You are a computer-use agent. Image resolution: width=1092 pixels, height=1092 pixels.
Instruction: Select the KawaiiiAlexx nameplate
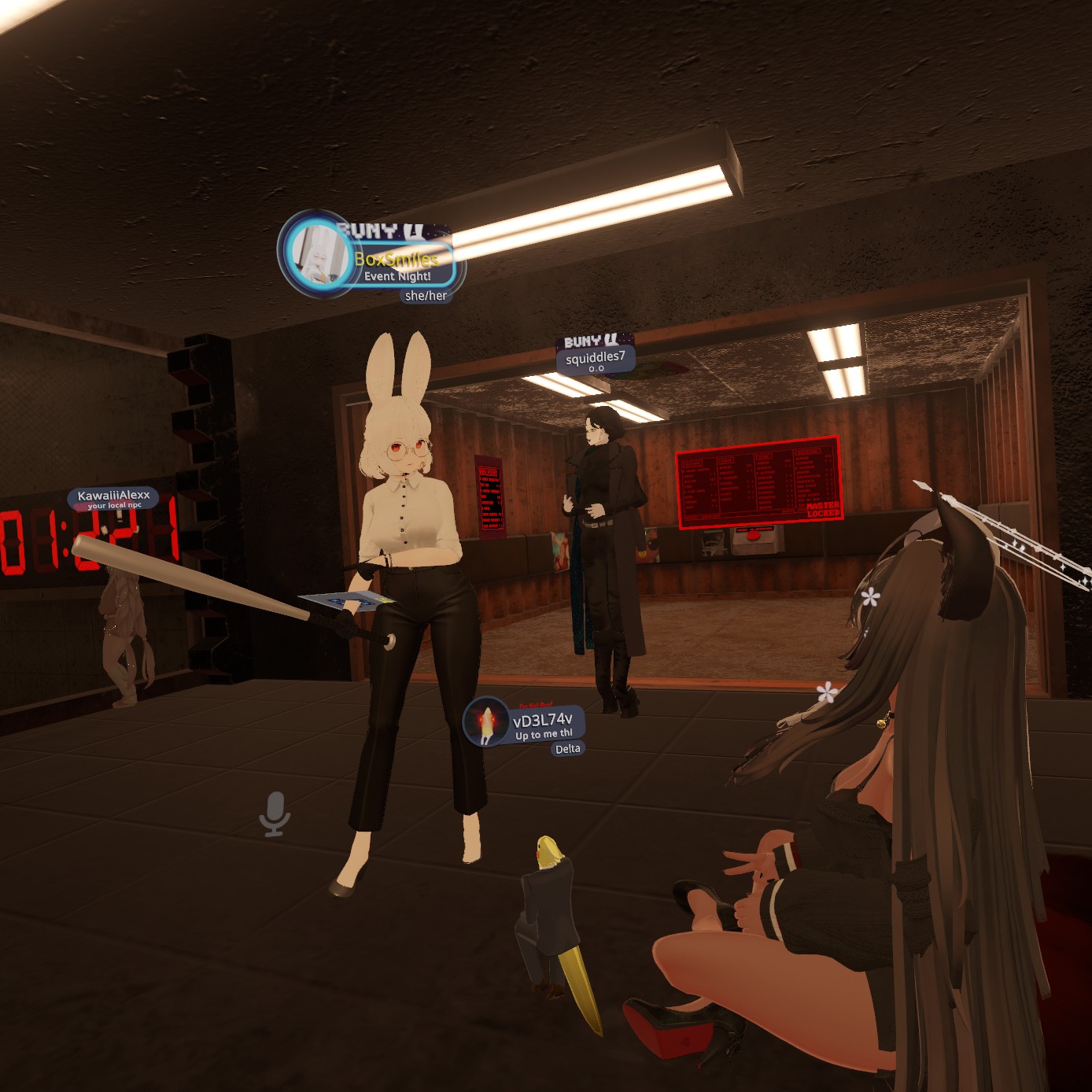(114, 497)
